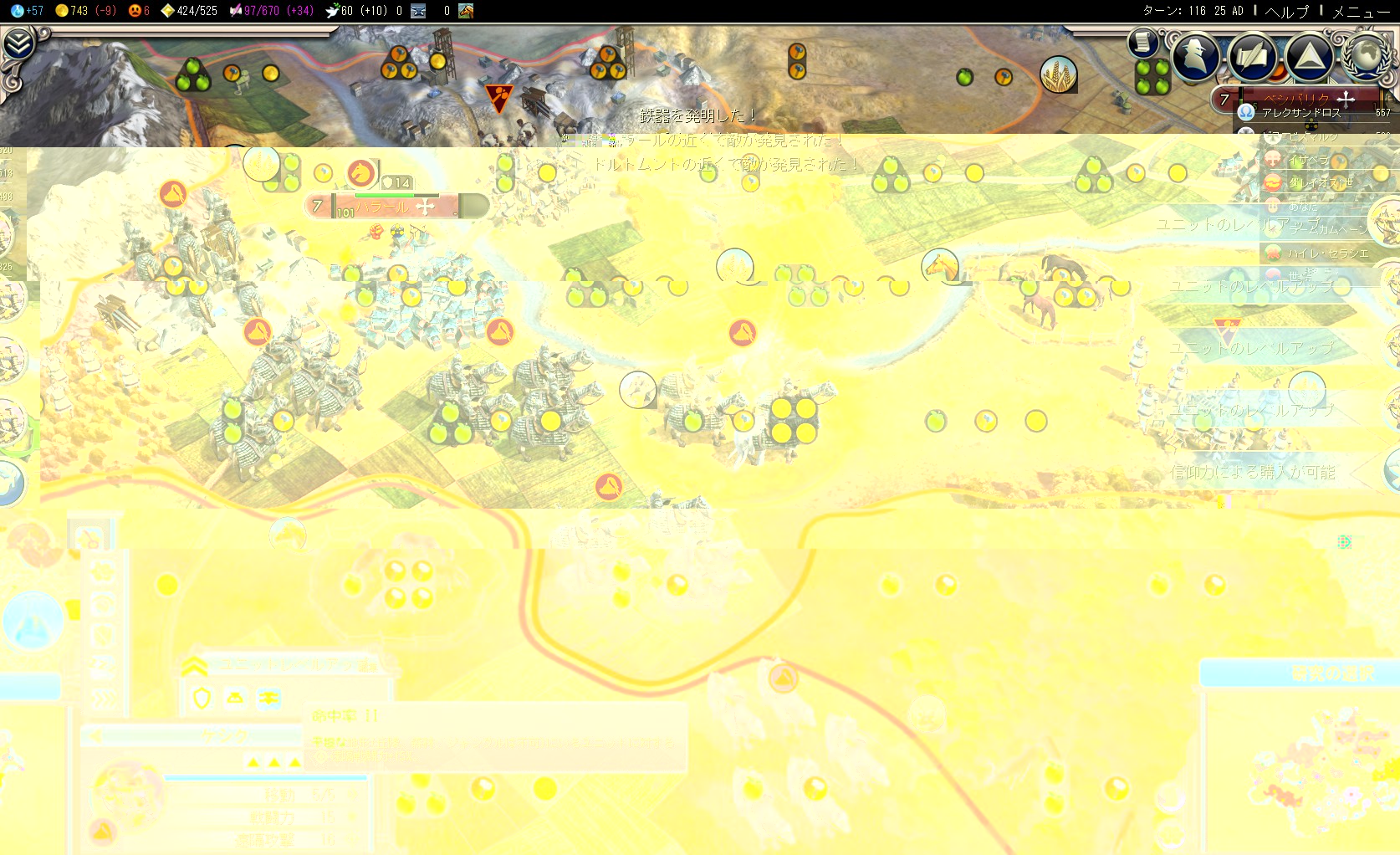The image size is (1400, 855).
Task: Open the メニュー game menu
Action: [x=1361, y=11]
